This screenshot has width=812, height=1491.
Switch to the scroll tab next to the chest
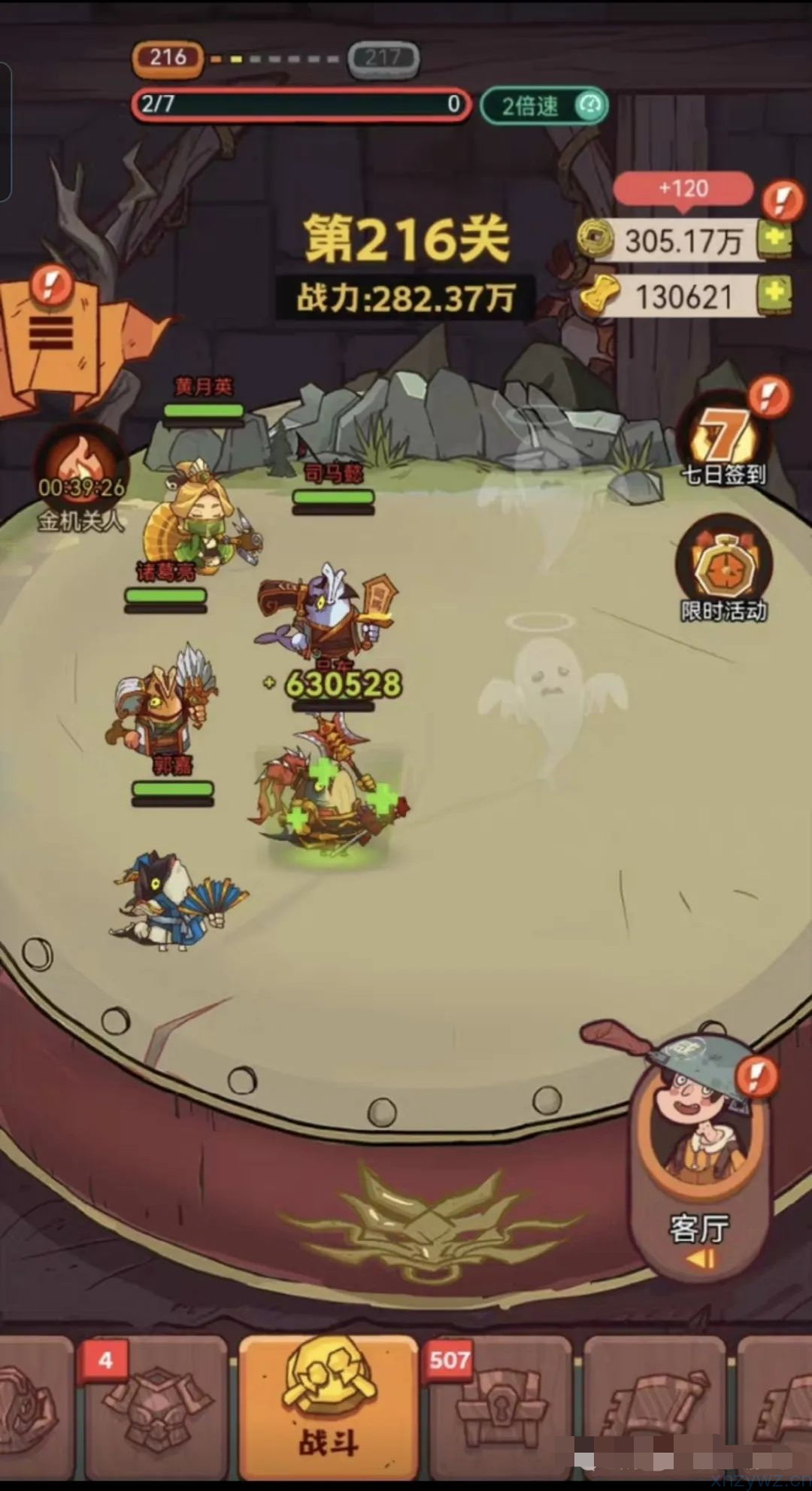[x=653, y=1405]
